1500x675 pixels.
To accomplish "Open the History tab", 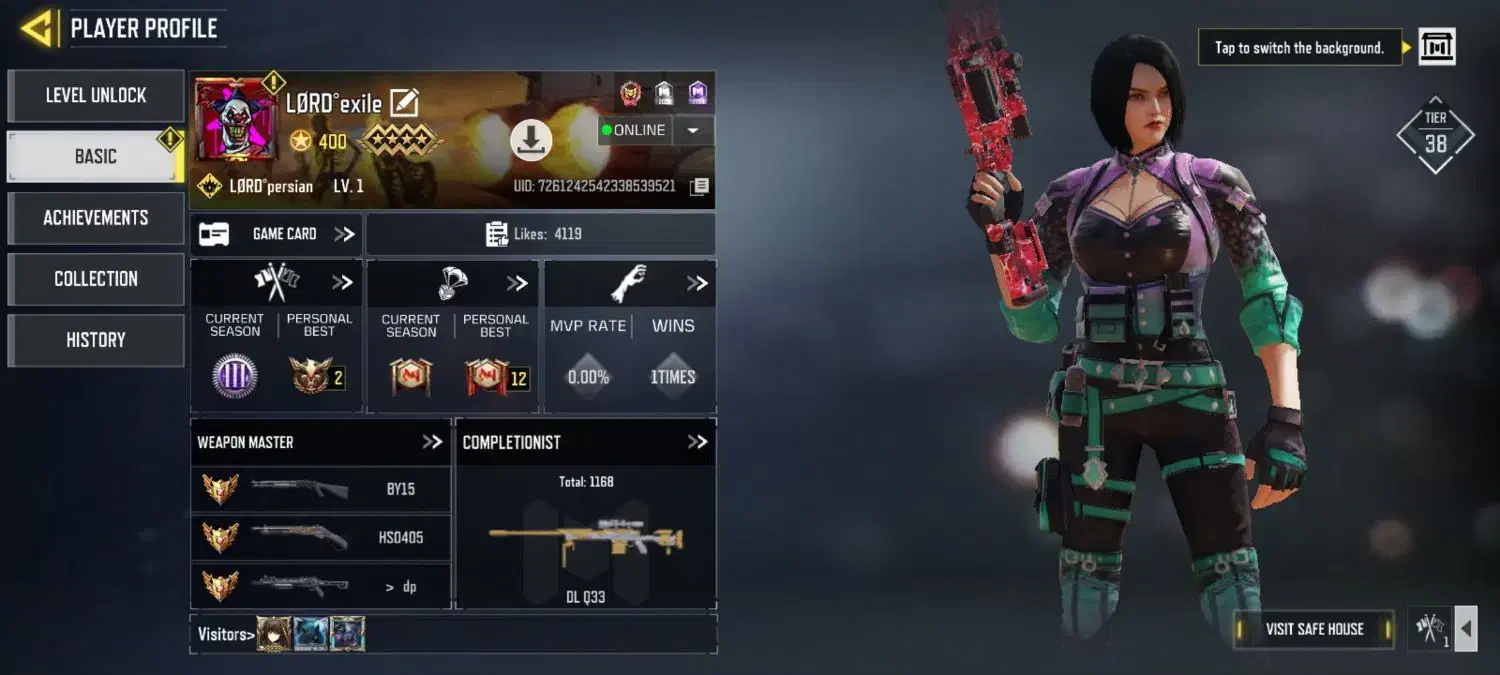I will point(96,340).
